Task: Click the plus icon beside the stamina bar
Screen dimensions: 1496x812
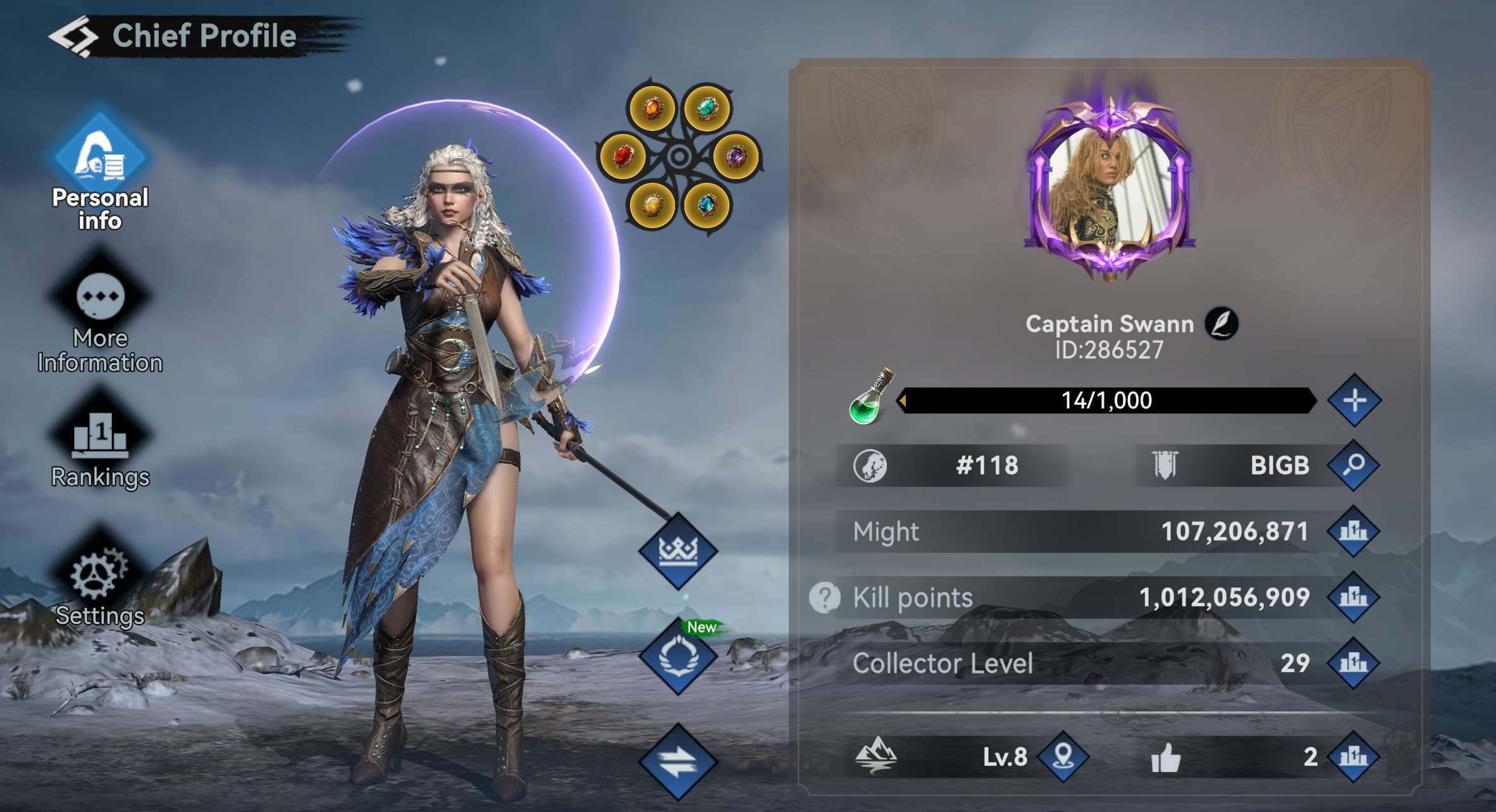Action: (x=1355, y=399)
